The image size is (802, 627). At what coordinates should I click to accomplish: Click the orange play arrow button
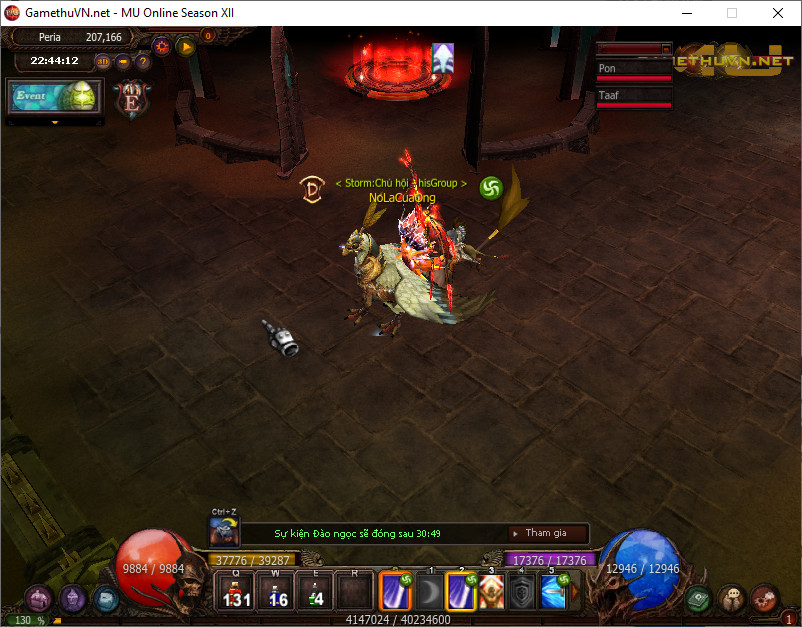click(x=185, y=46)
